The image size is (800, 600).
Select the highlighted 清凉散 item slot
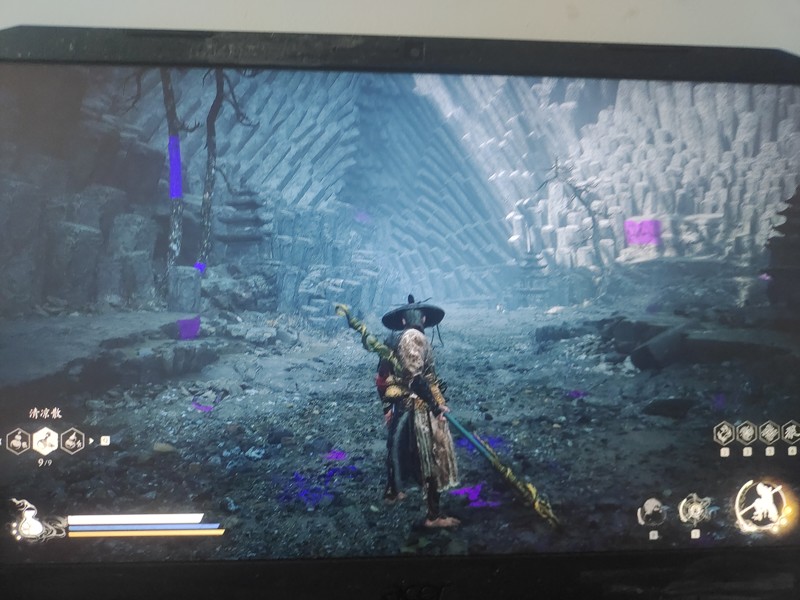pyautogui.click(x=46, y=440)
